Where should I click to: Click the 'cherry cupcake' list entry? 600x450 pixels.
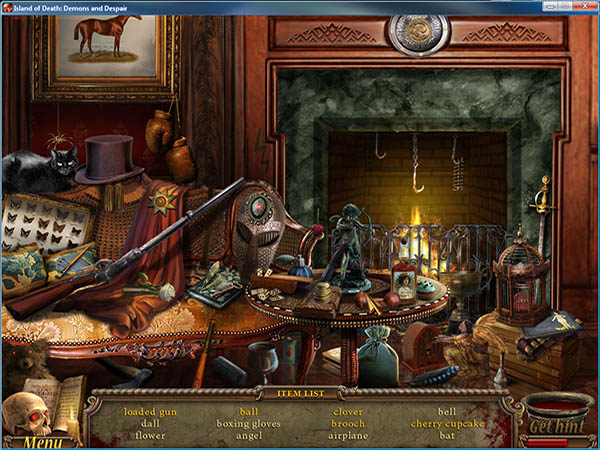tap(447, 424)
